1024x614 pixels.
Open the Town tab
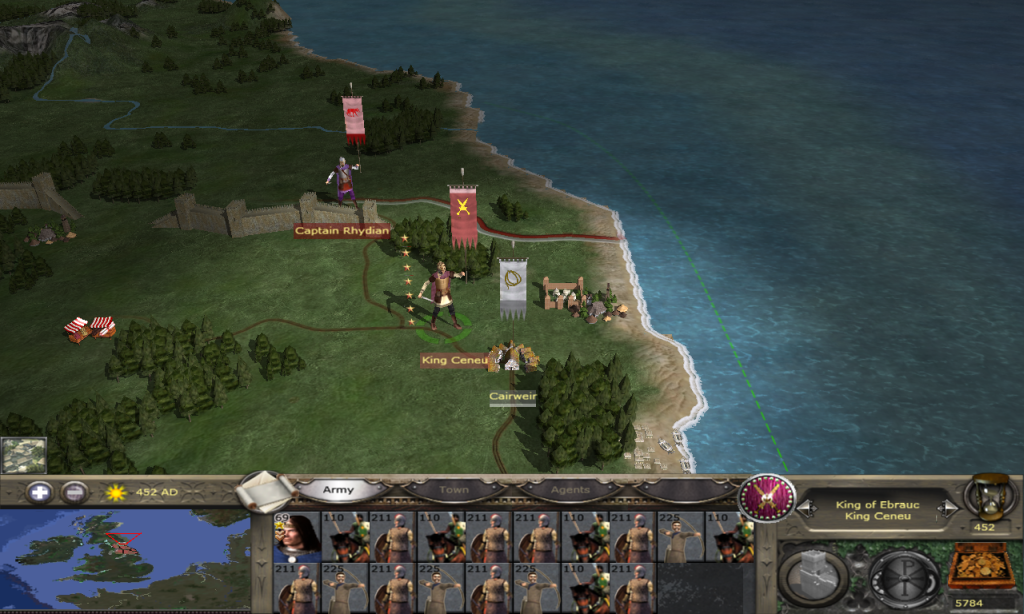click(x=454, y=491)
